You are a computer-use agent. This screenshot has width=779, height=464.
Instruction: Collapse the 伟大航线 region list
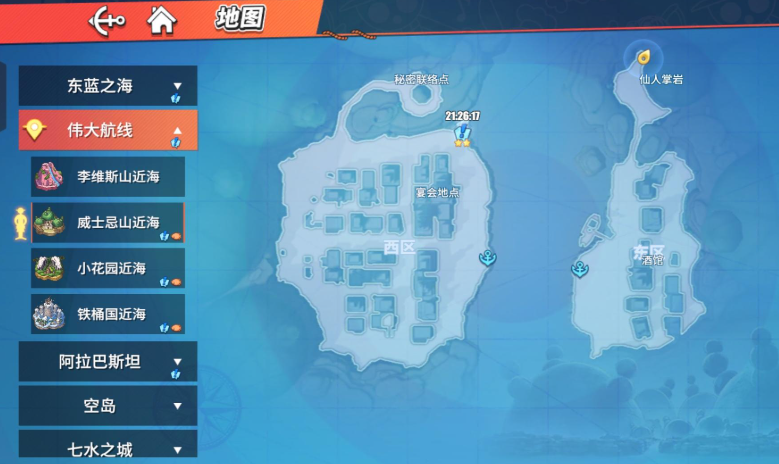coord(108,130)
